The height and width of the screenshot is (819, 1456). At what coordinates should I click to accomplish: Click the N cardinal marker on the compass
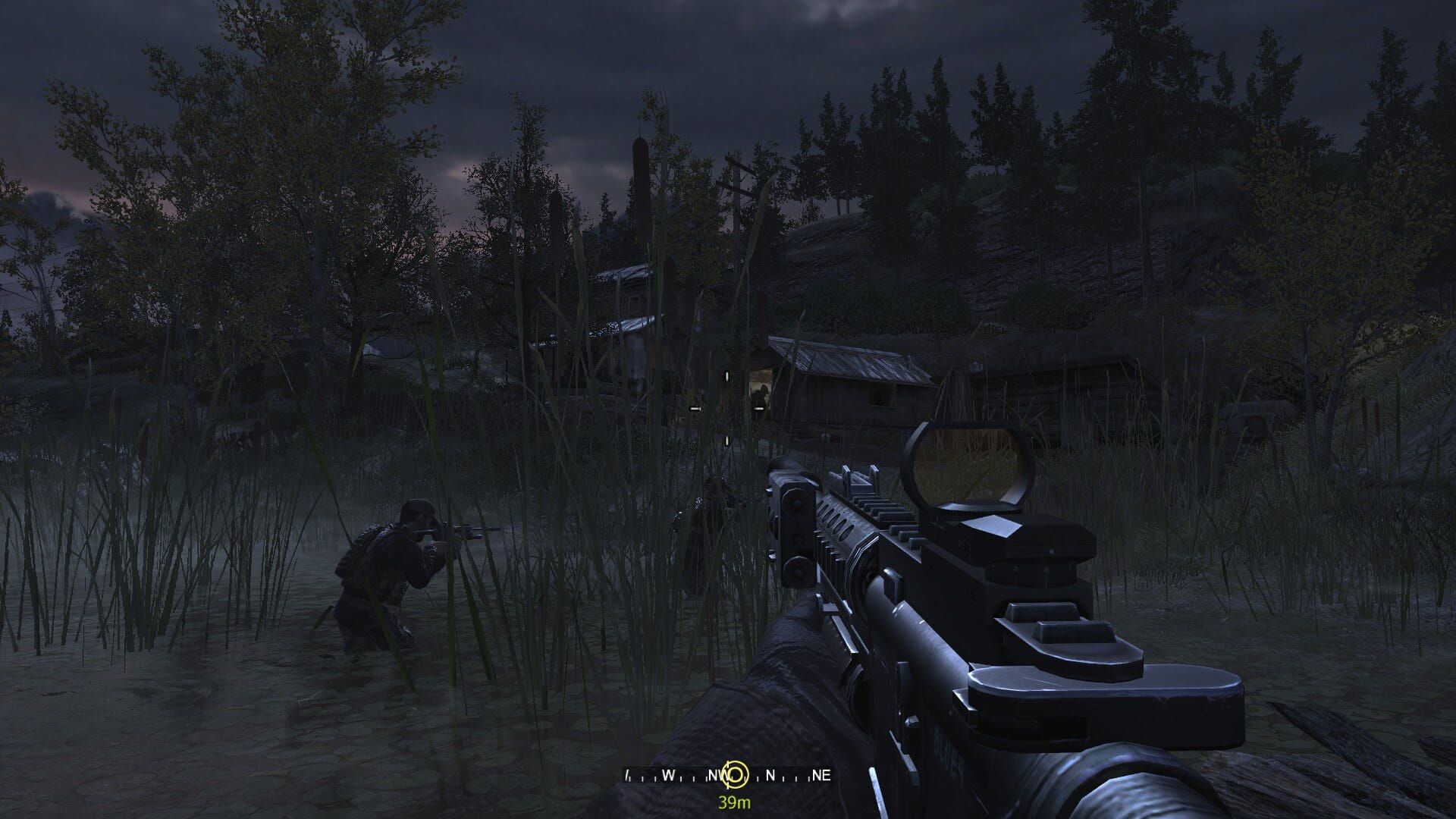[769, 773]
